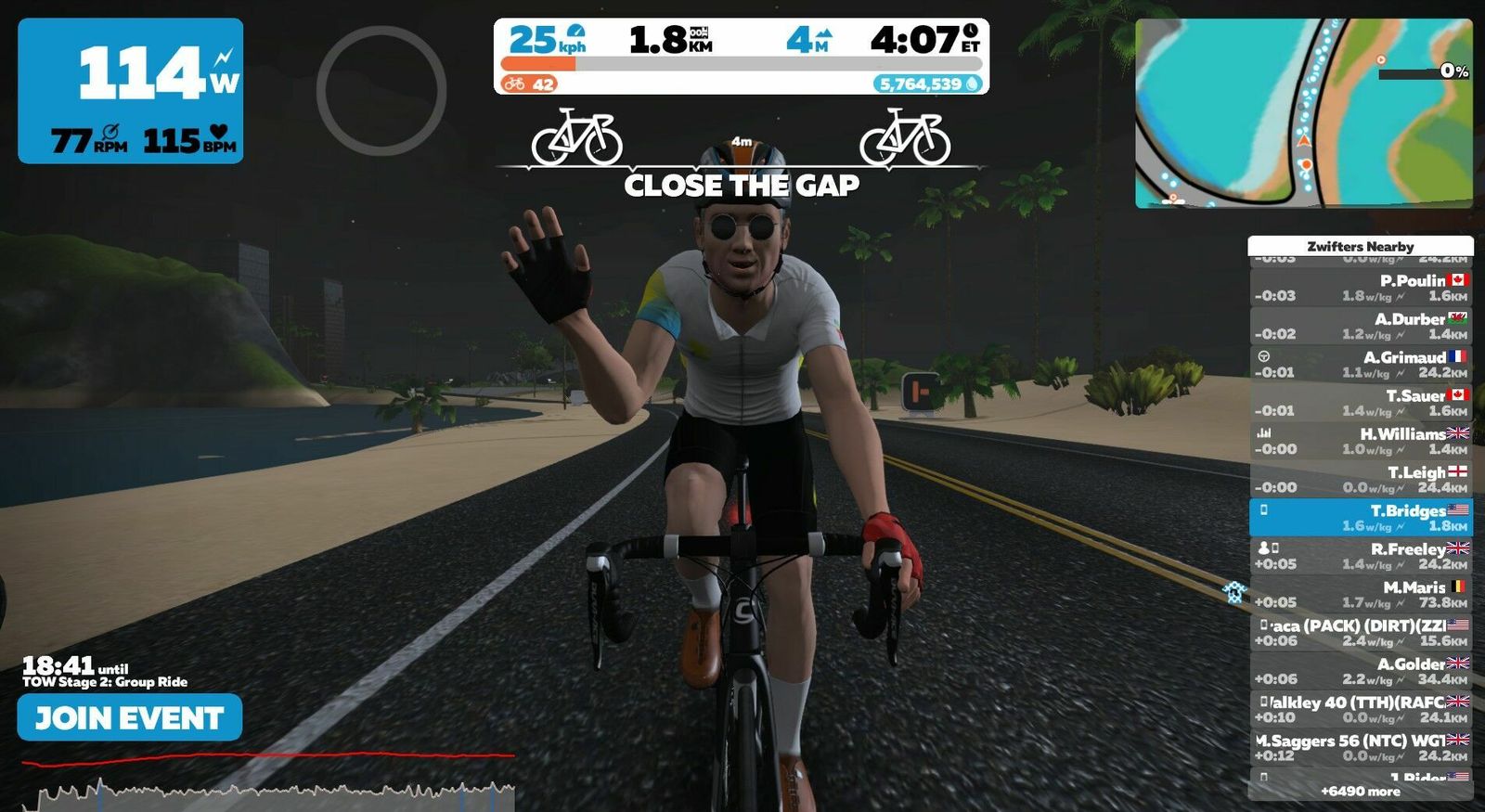The width and height of the screenshot is (1485, 812).
Task: Select rider A.Grimaud in the list
Action: (x=1360, y=364)
